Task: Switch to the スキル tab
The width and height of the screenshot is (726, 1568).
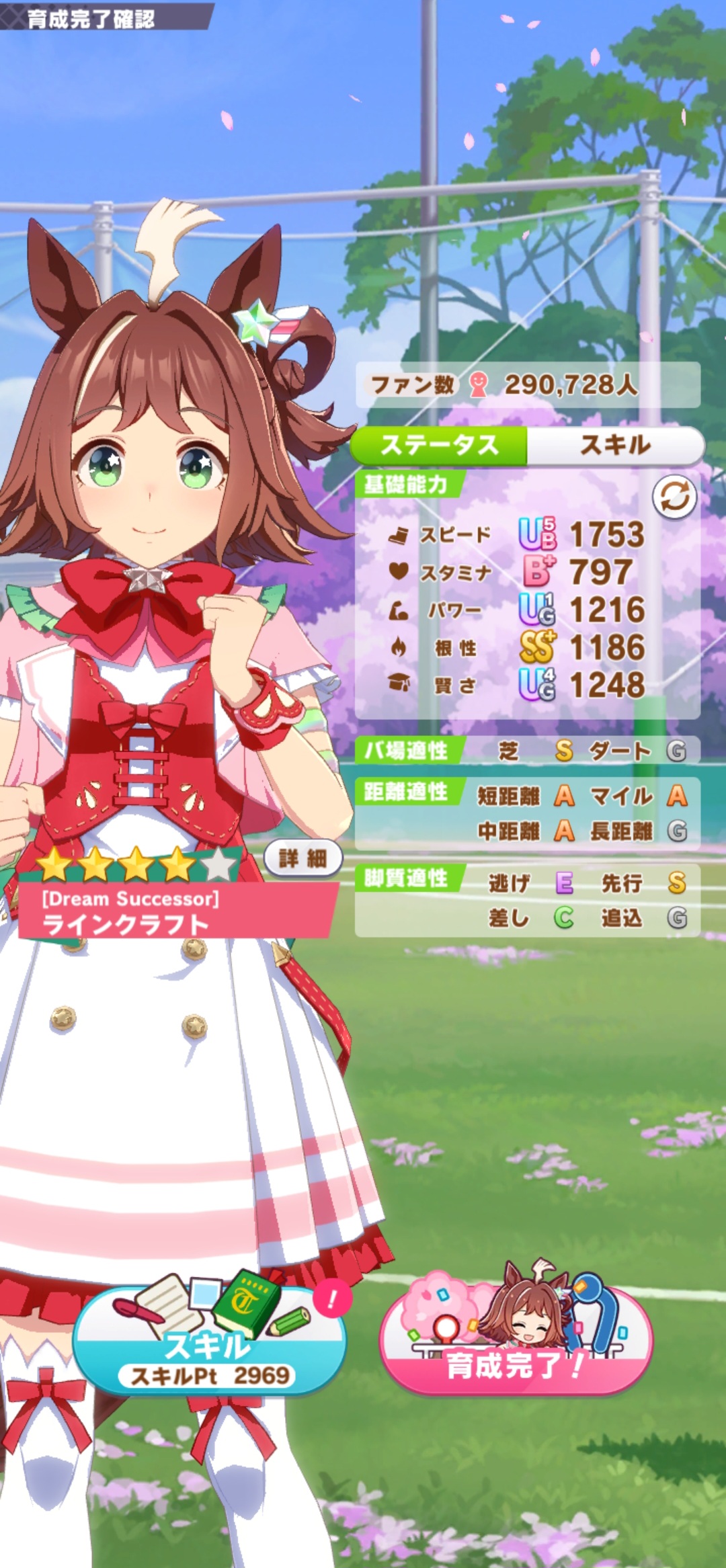Action: (x=614, y=445)
